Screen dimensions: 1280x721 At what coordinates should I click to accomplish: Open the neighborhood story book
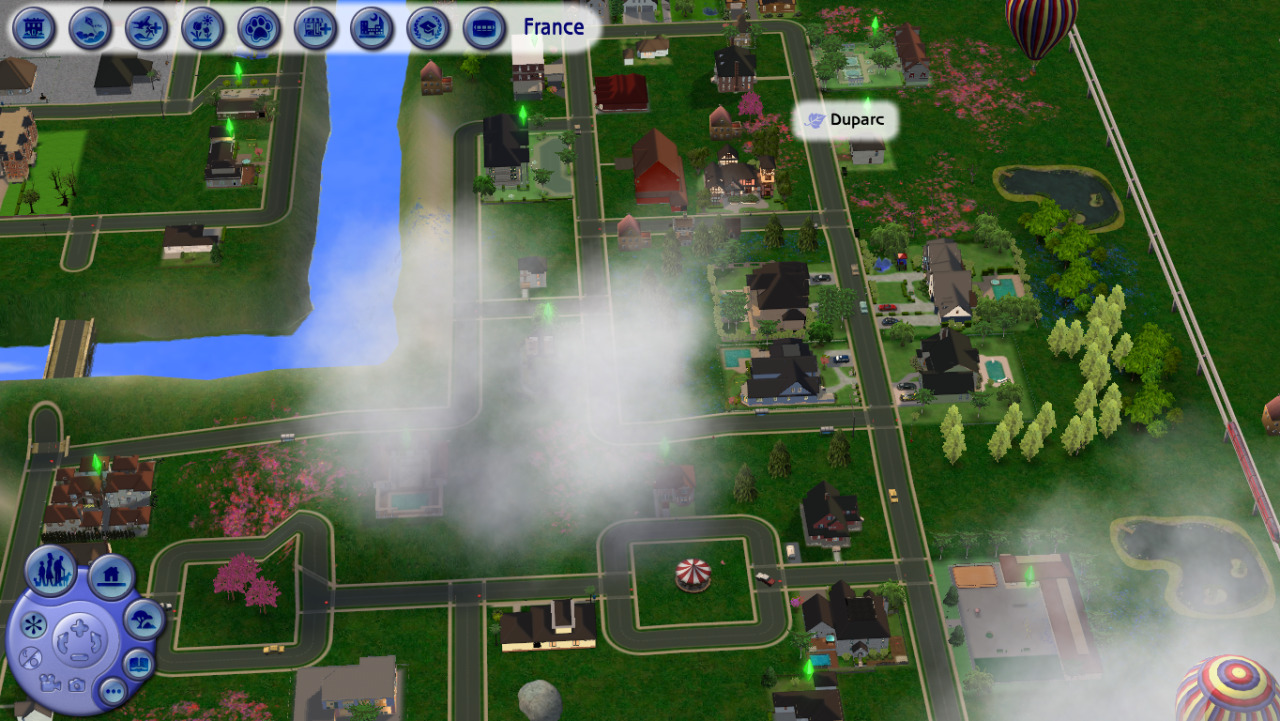click(x=139, y=664)
